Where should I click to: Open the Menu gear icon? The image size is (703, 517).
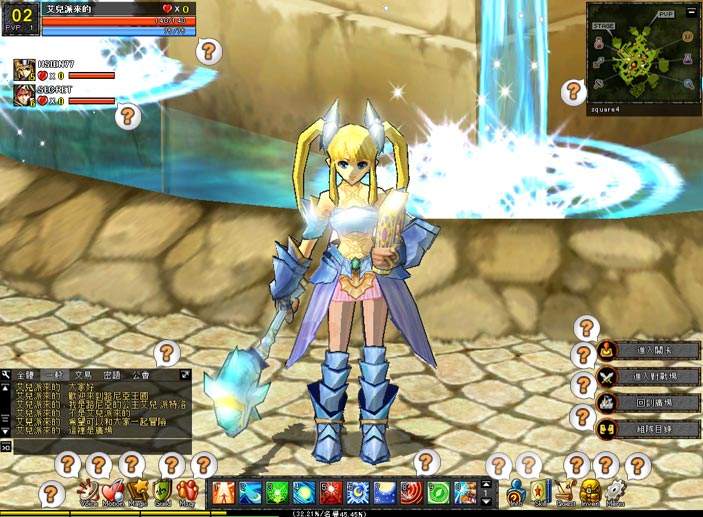(x=616, y=492)
